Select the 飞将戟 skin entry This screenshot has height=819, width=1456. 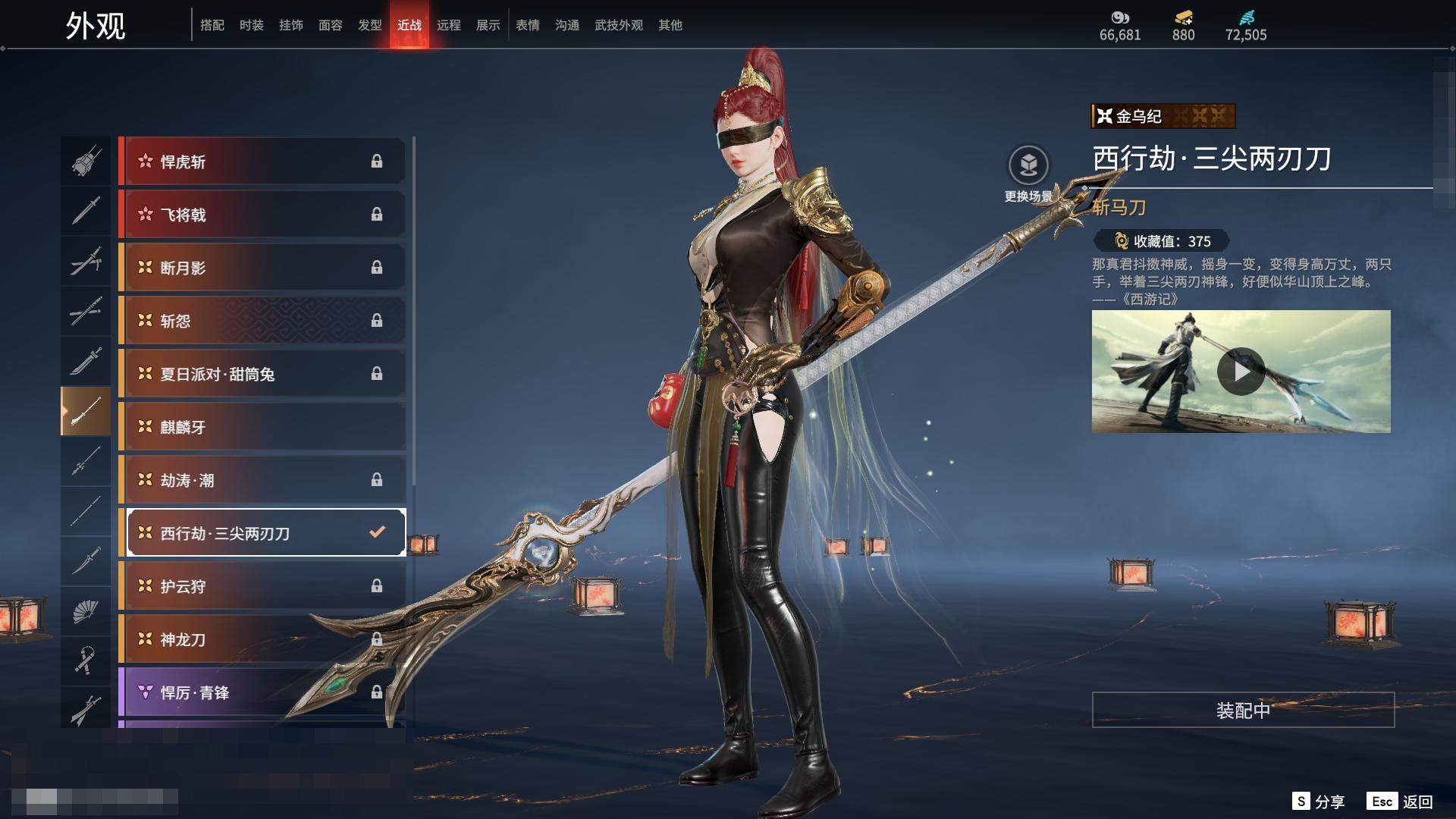(x=262, y=215)
